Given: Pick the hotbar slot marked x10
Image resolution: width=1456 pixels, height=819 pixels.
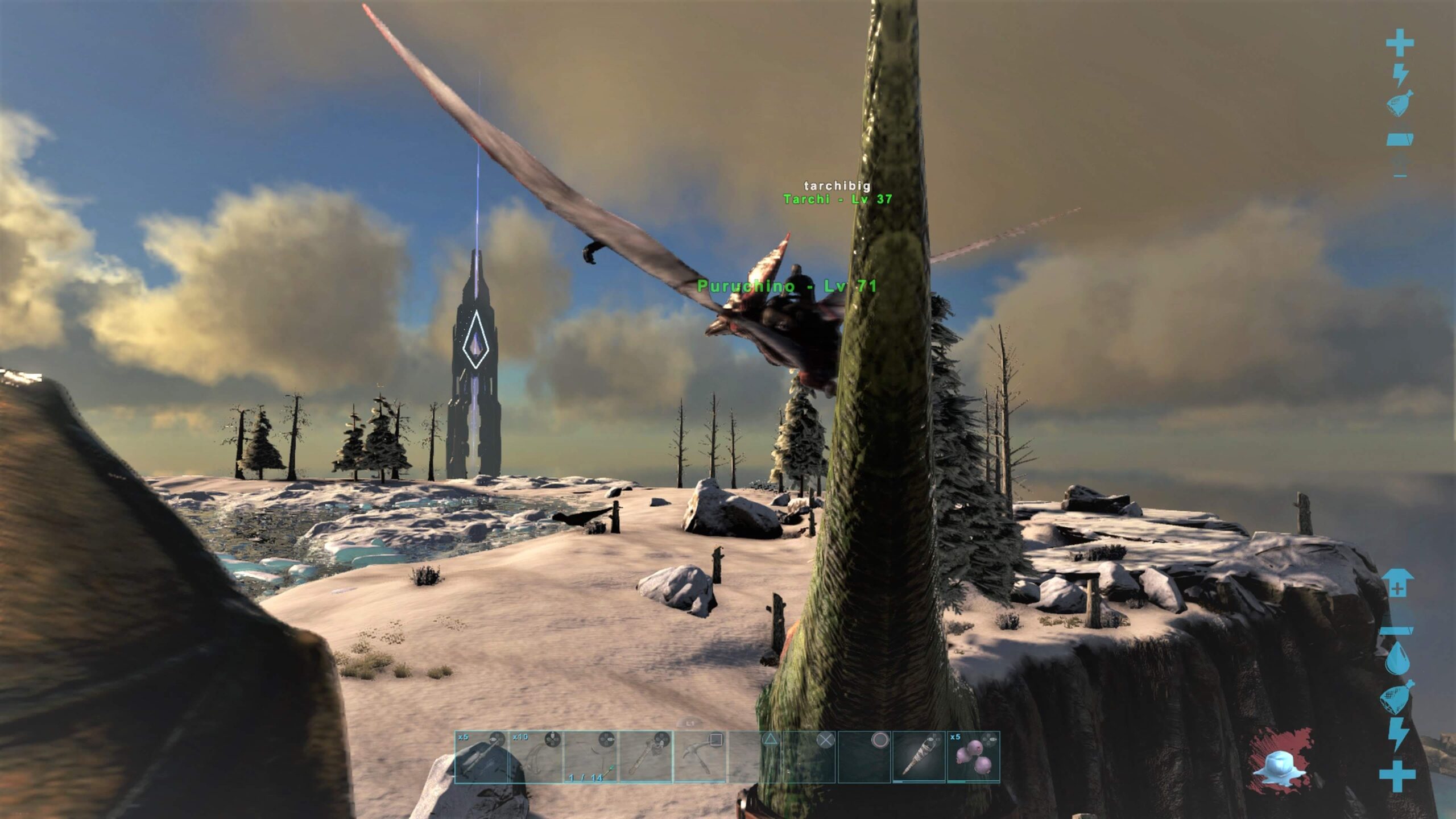Looking at the screenshot, I should point(536,758).
